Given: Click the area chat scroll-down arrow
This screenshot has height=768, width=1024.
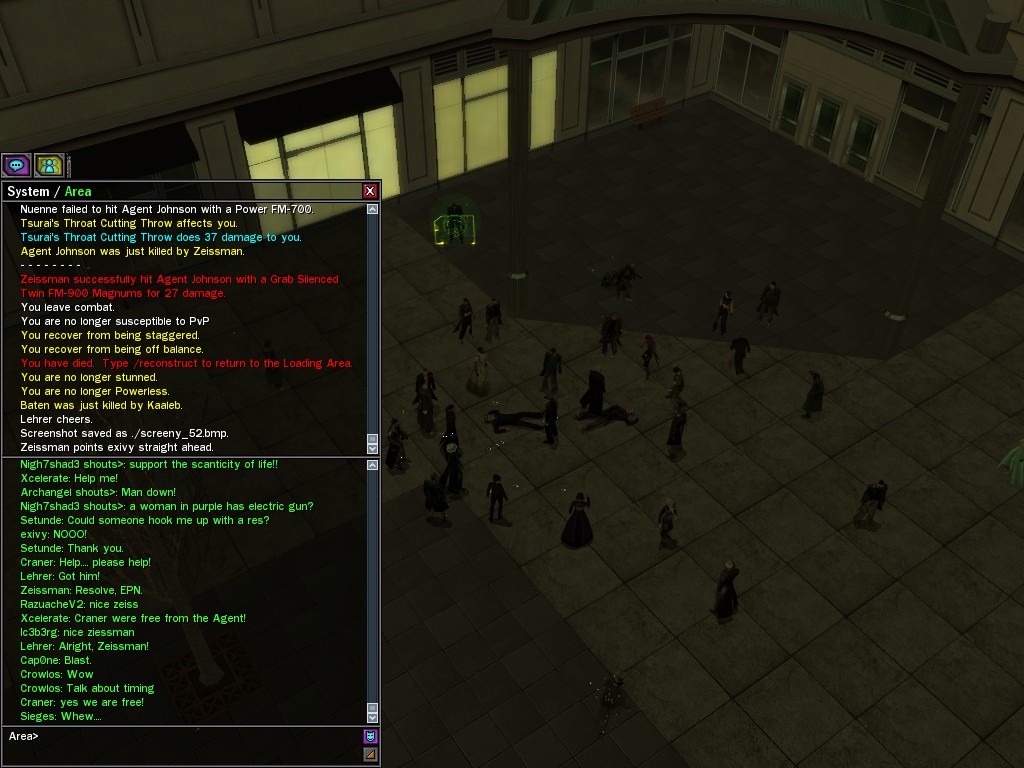Looking at the screenshot, I should click(x=373, y=717).
